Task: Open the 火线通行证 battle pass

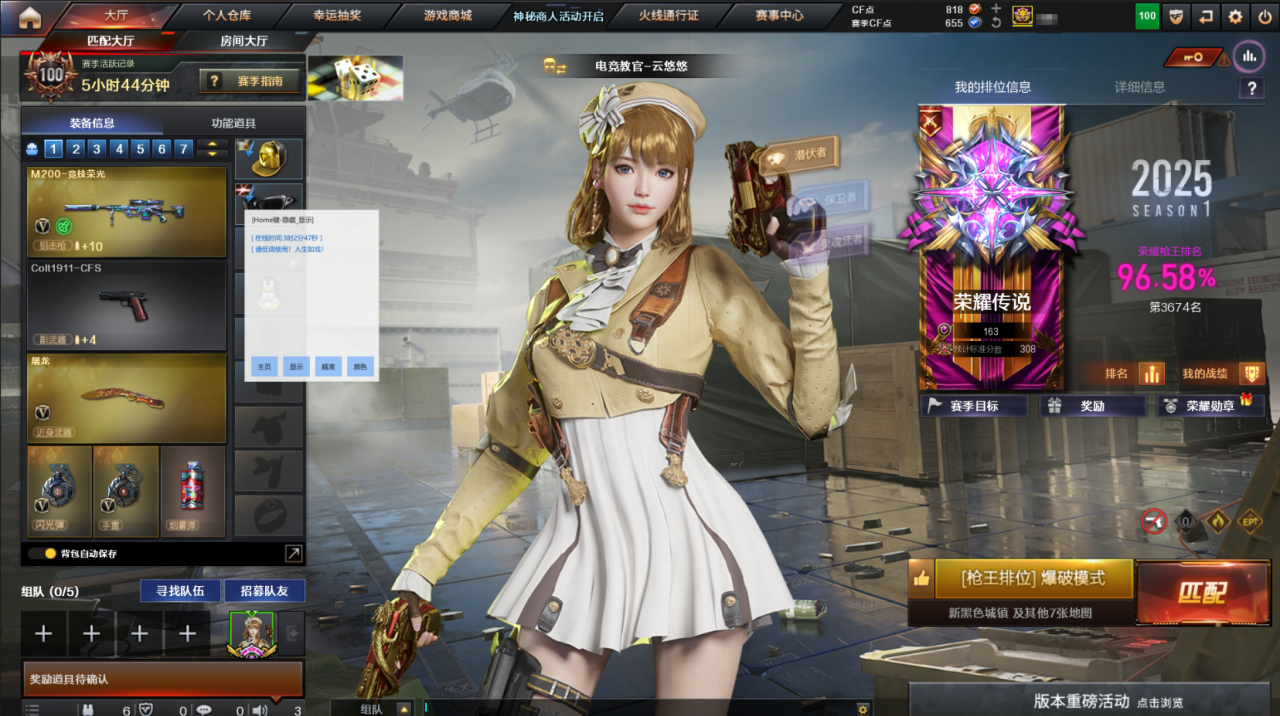Action: point(668,16)
